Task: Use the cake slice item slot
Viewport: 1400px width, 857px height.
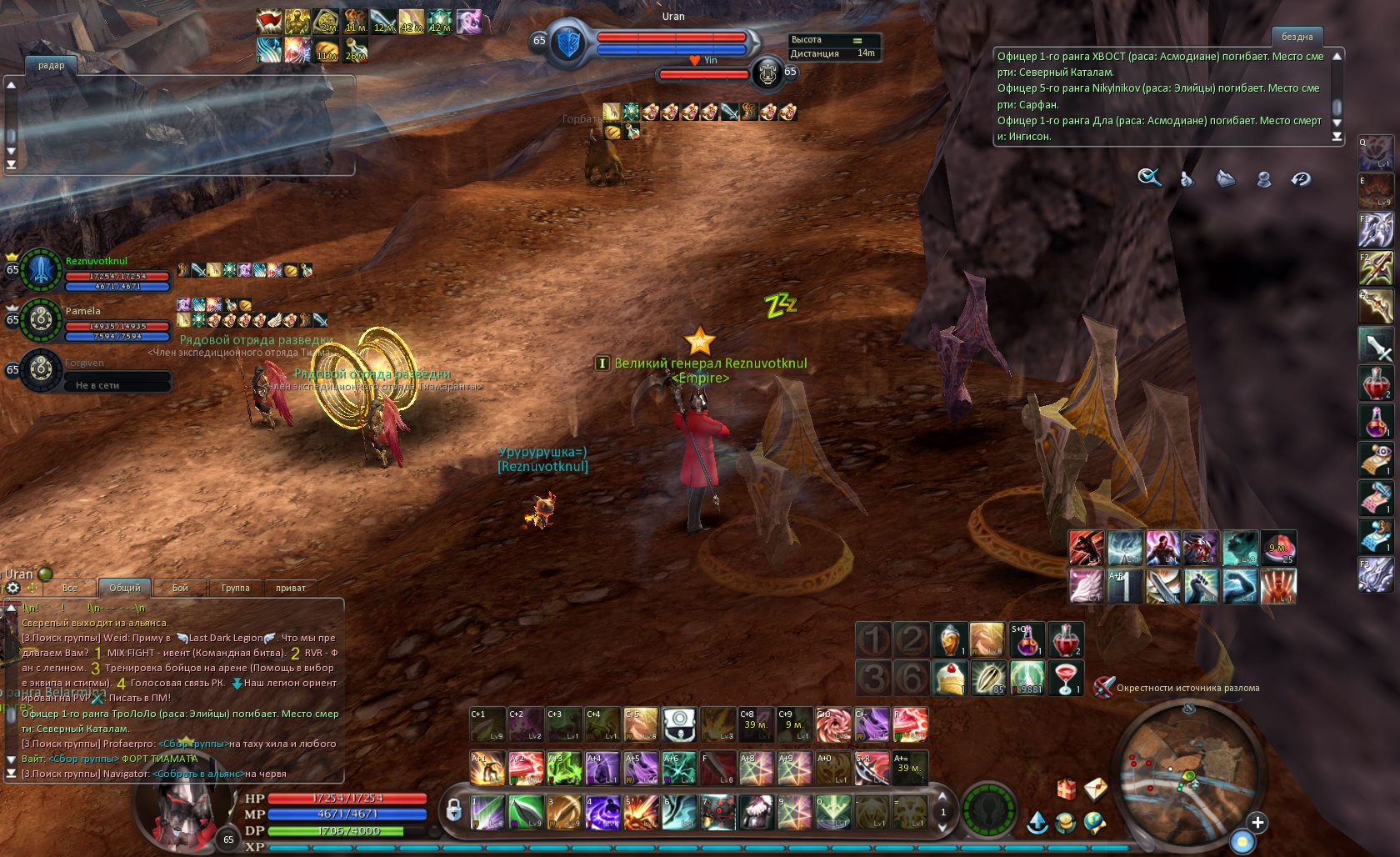Action: [949, 678]
